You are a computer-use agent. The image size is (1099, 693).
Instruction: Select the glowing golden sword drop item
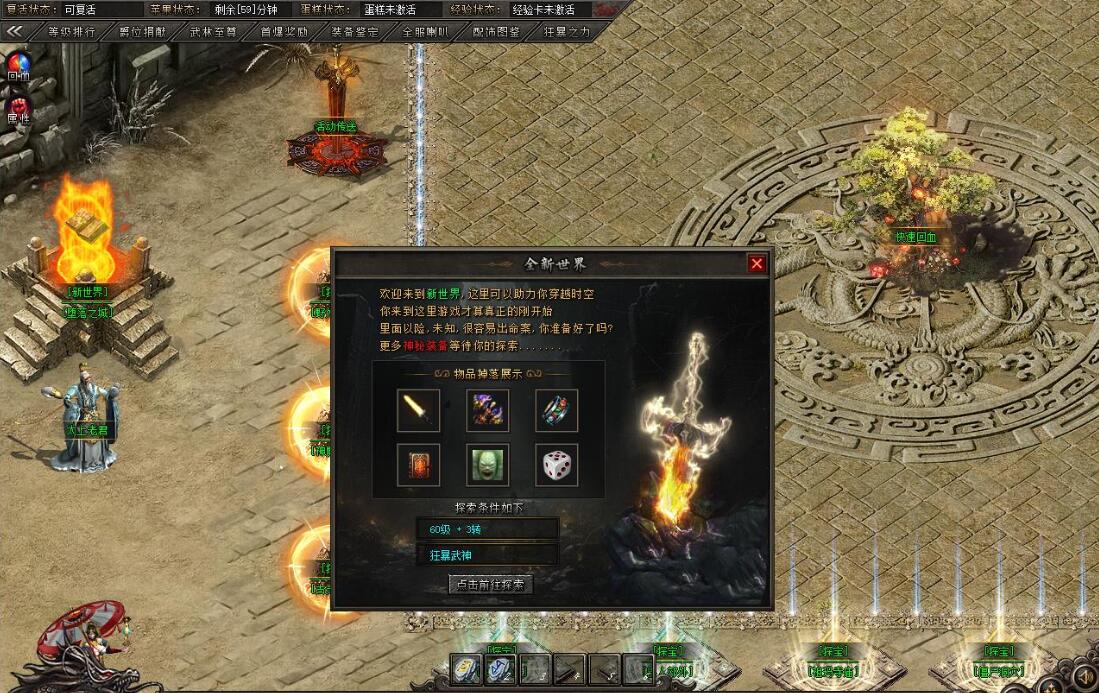418,410
